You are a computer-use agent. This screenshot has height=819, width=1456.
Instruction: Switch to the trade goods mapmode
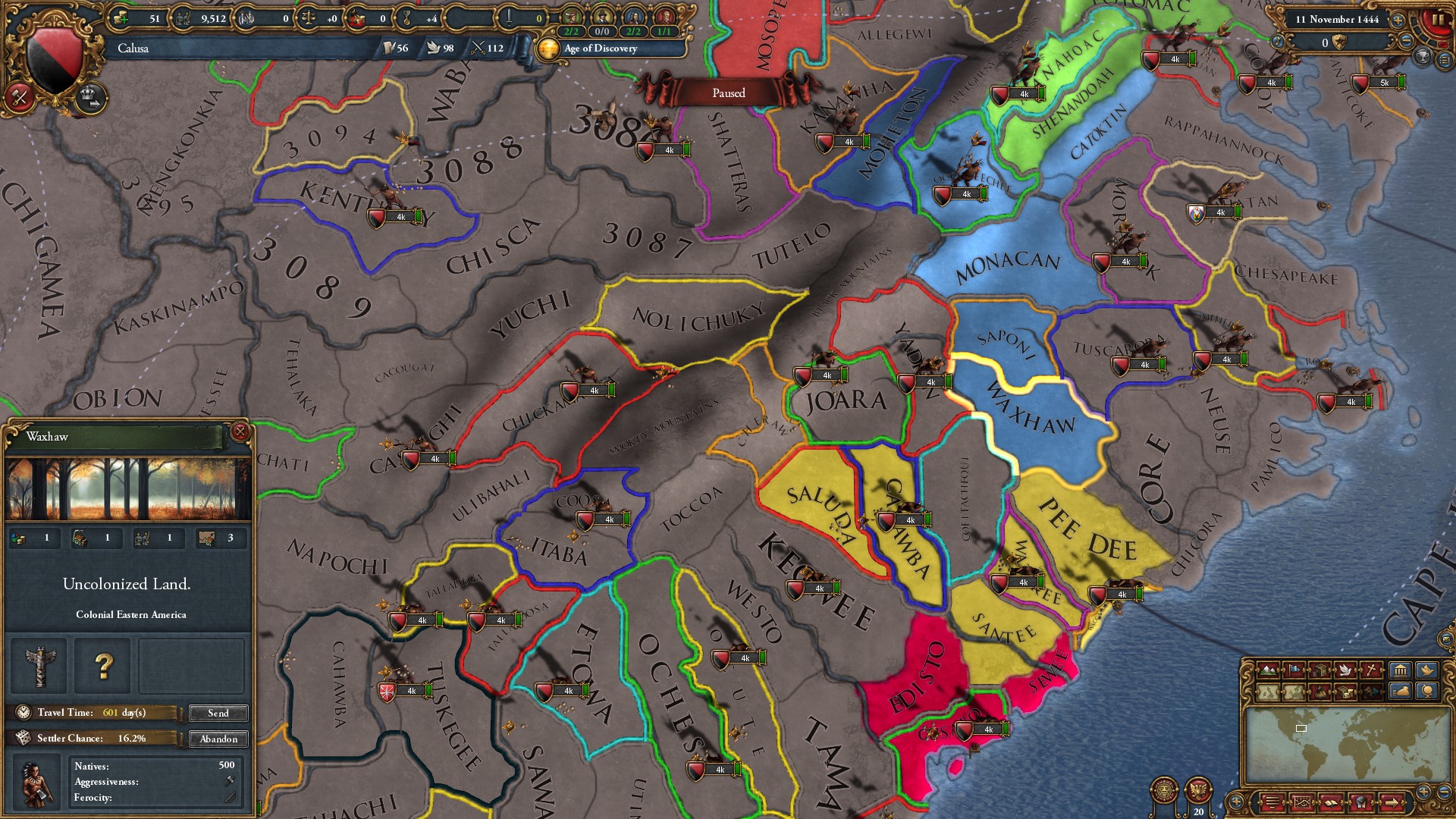(1320, 670)
